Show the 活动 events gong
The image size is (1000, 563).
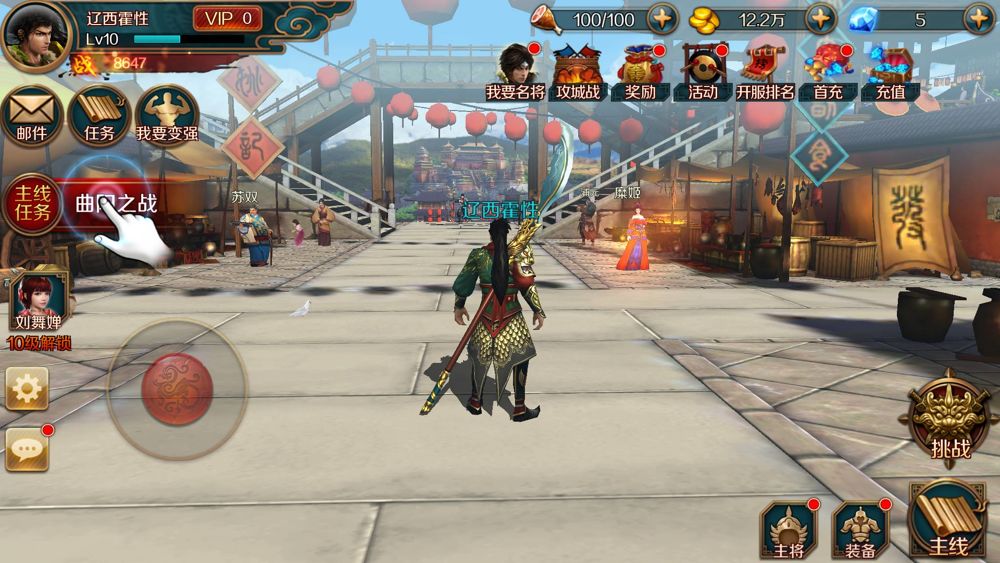coord(703,72)
